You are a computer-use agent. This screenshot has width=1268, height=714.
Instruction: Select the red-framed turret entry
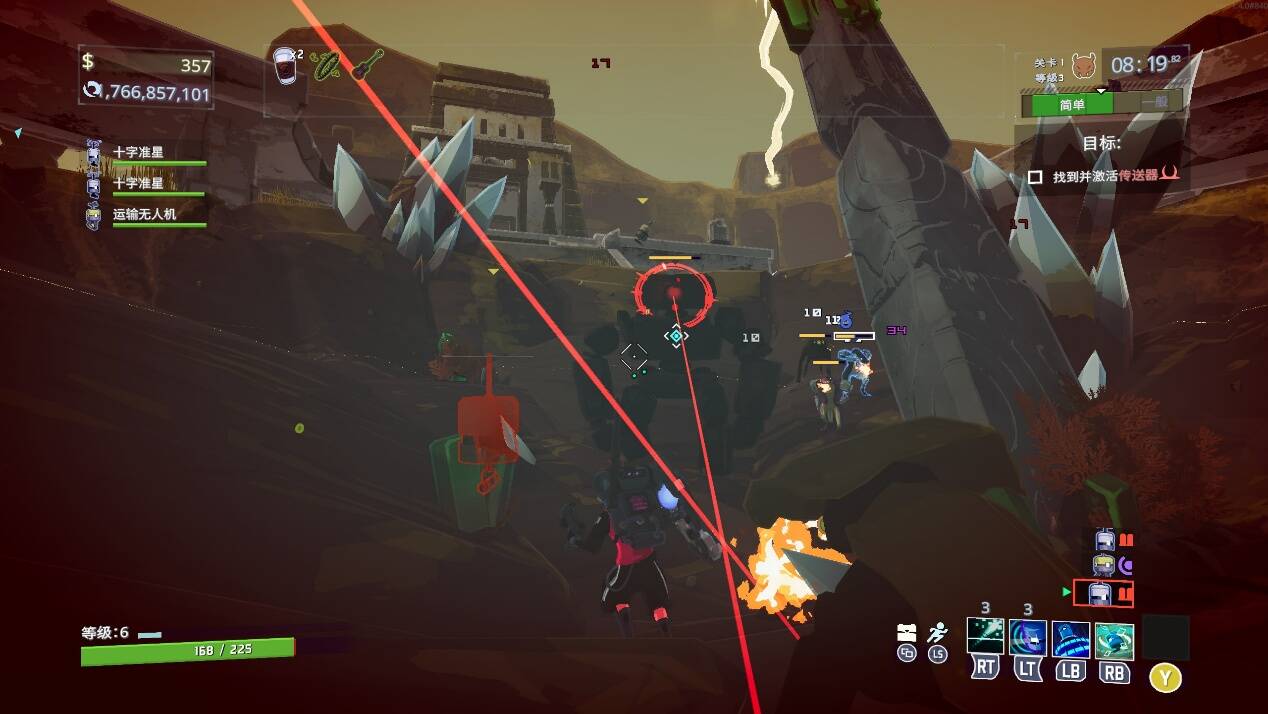[1103, 594]
